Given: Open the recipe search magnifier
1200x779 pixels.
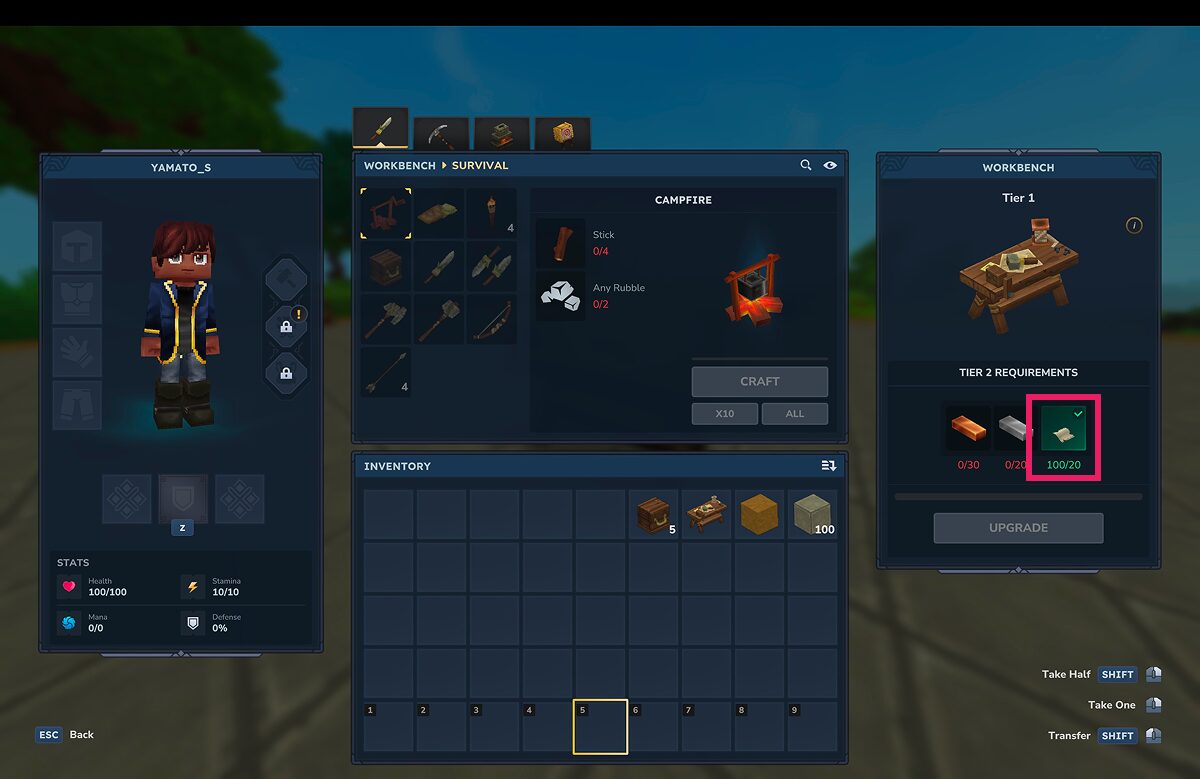Looking at the screenshot, I should (806, 165).
